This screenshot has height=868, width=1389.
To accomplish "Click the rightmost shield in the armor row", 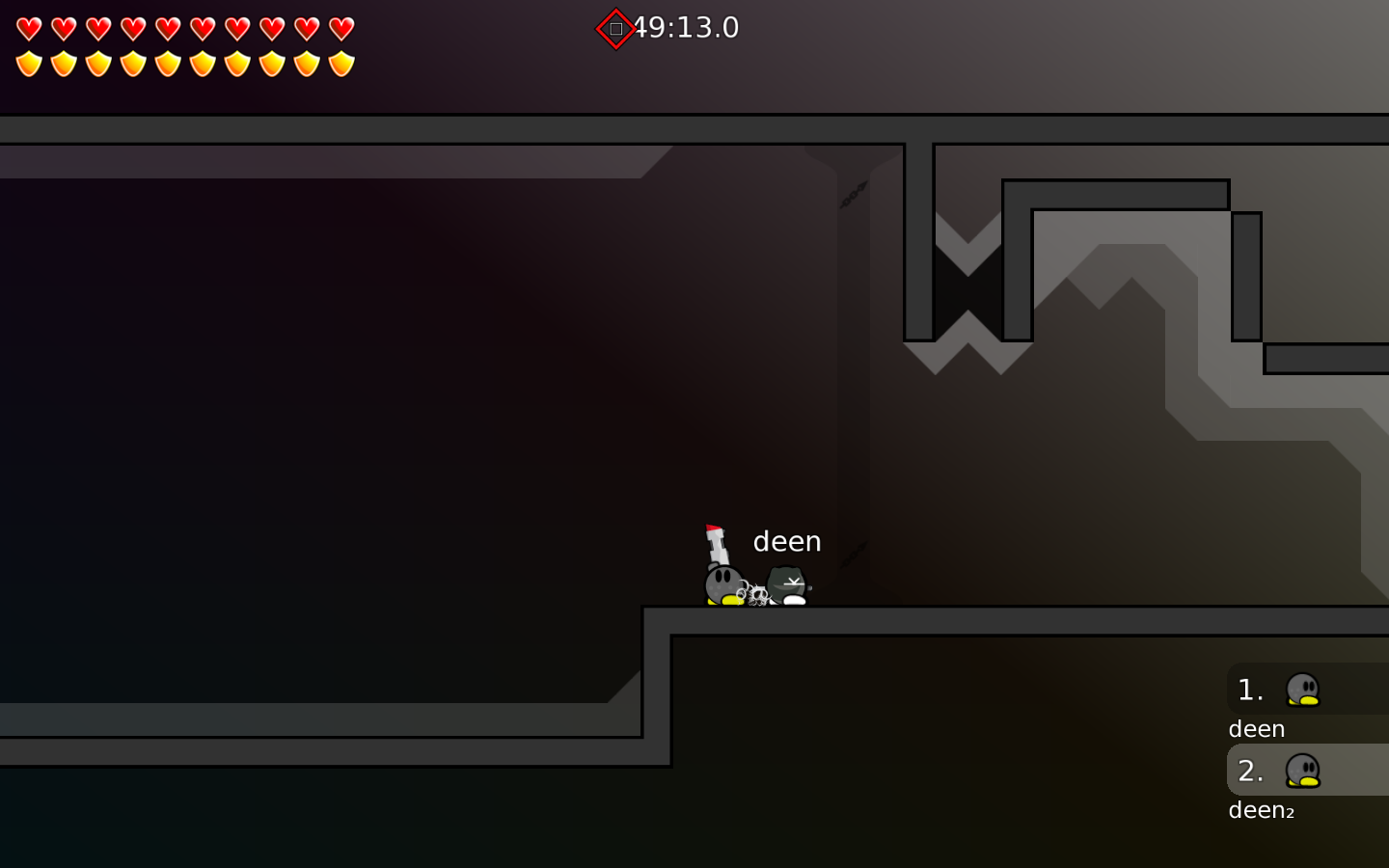I will tap(340, 62).
